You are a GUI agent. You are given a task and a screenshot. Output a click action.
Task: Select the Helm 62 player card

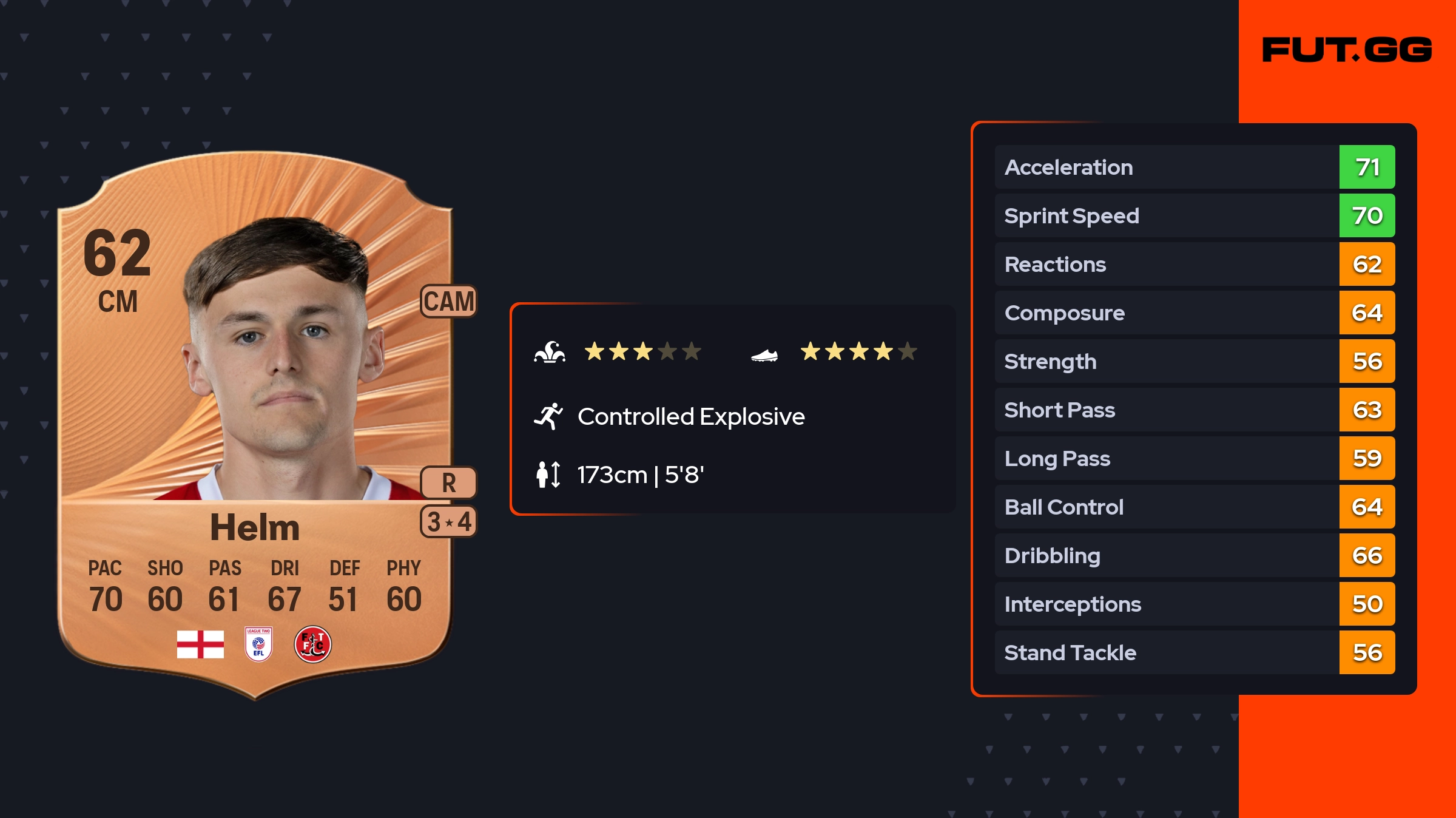(x=255, y=425)
